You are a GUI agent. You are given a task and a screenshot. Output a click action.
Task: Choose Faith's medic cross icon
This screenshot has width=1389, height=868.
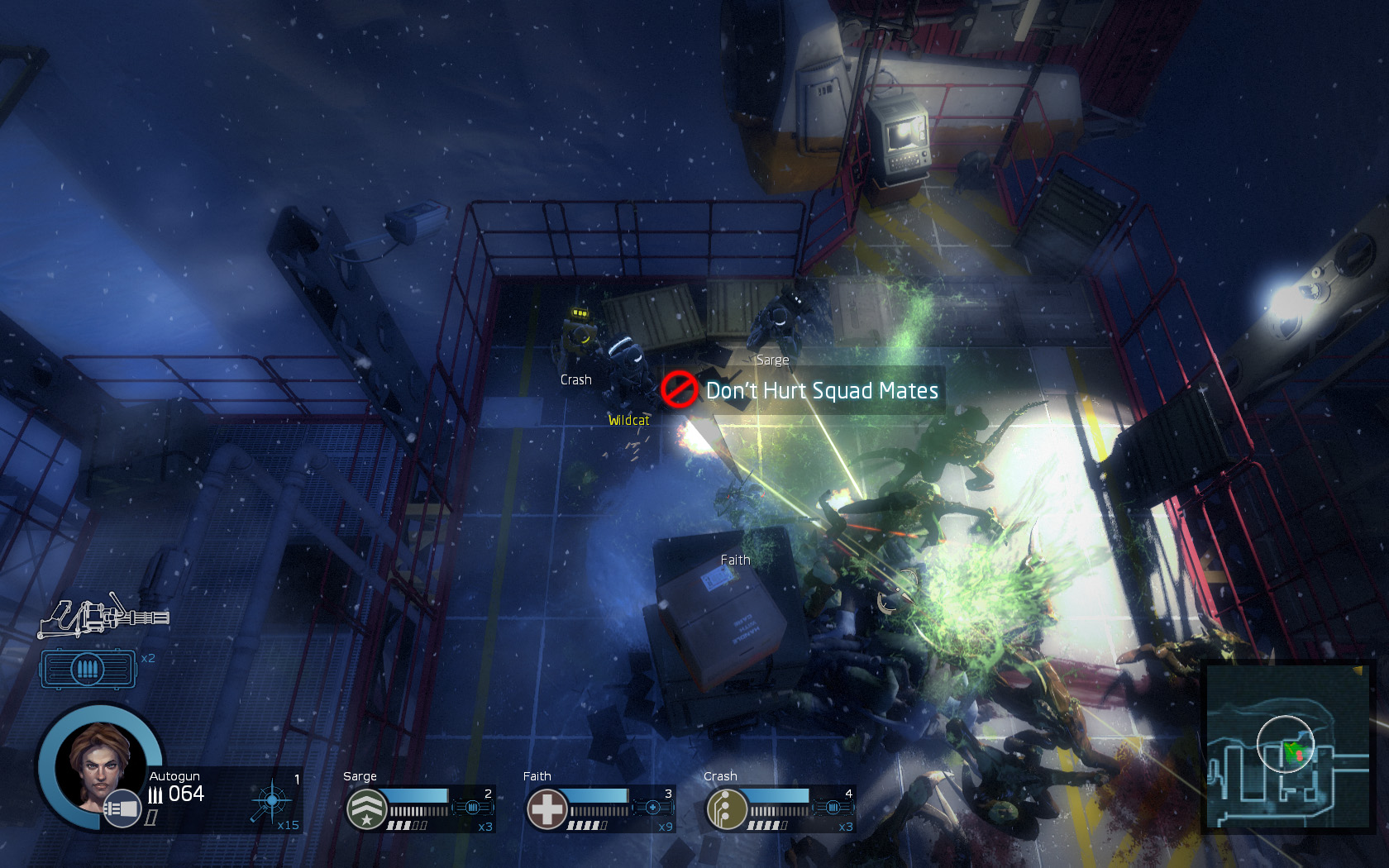click(x=547, y=808)
